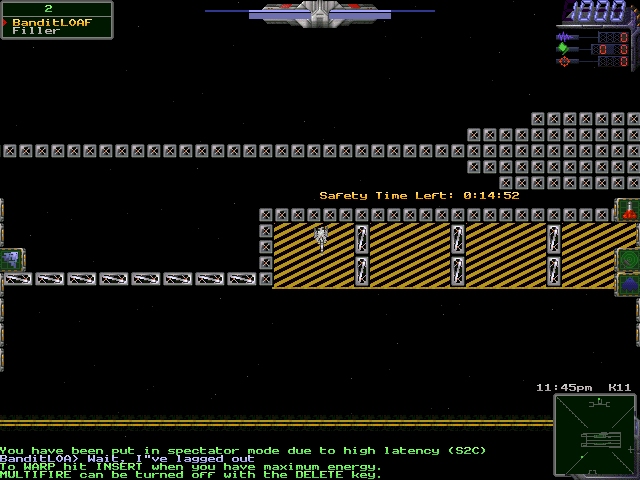
Task: Click the red crosshair status indicator
Action: [563, 61]
